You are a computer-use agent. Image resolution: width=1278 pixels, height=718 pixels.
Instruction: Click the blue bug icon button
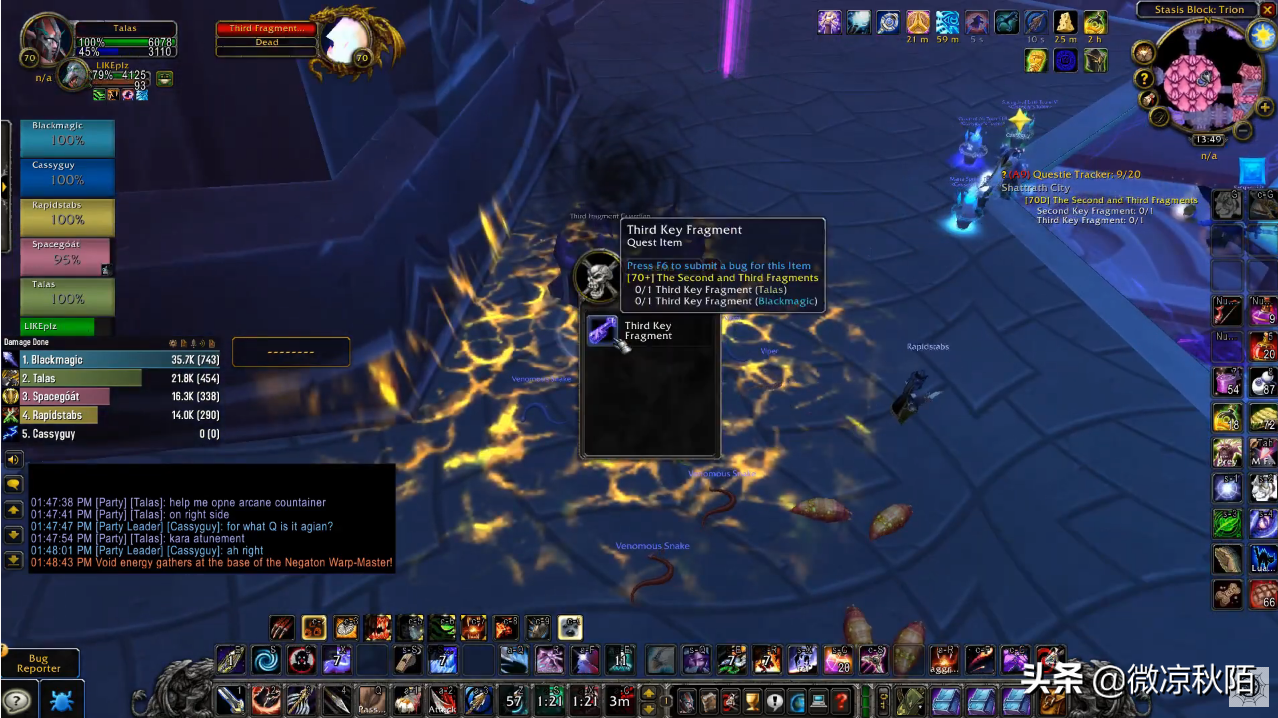click(x=61, y=701)
